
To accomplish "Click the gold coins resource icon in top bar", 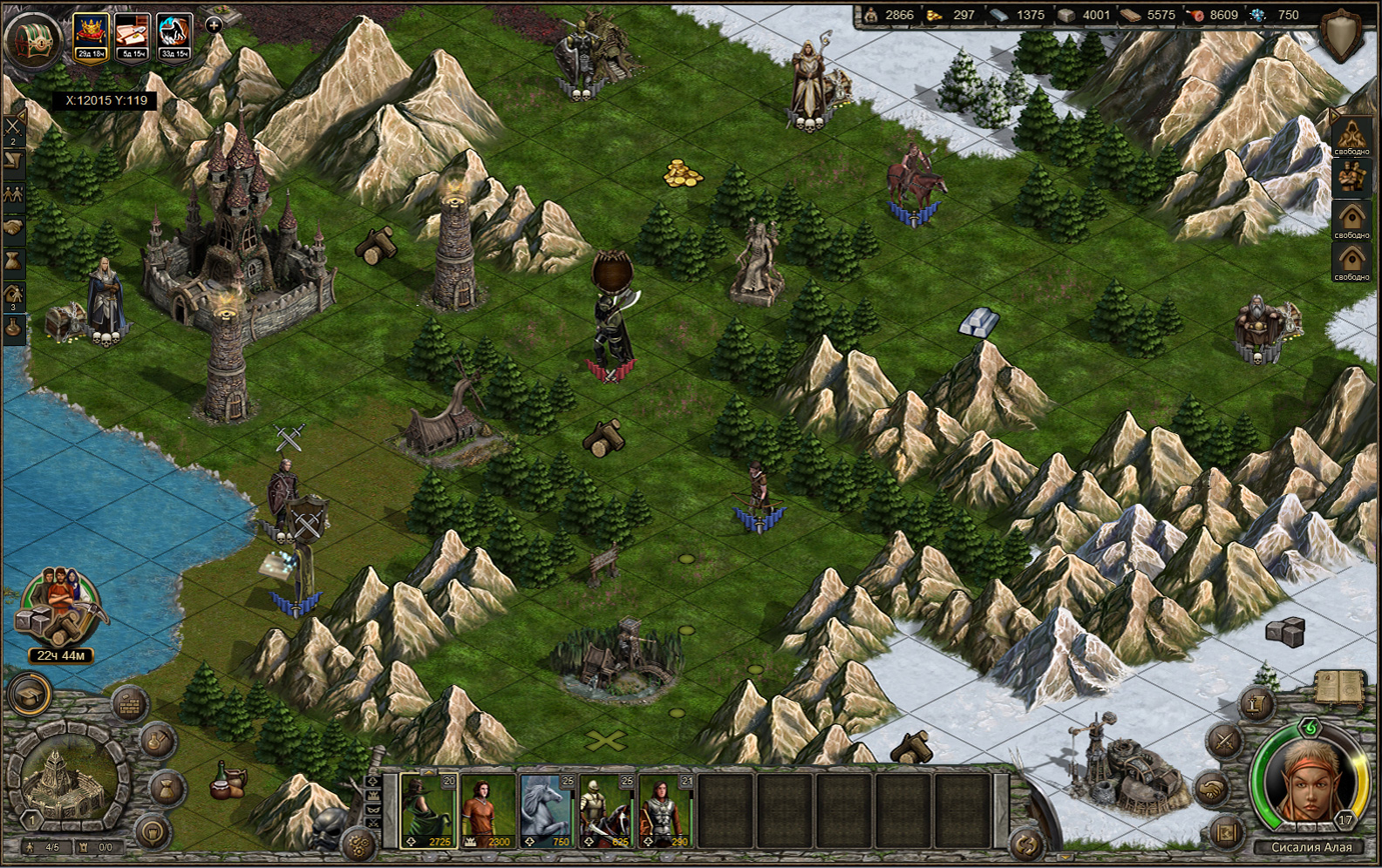I will [933, 15].
